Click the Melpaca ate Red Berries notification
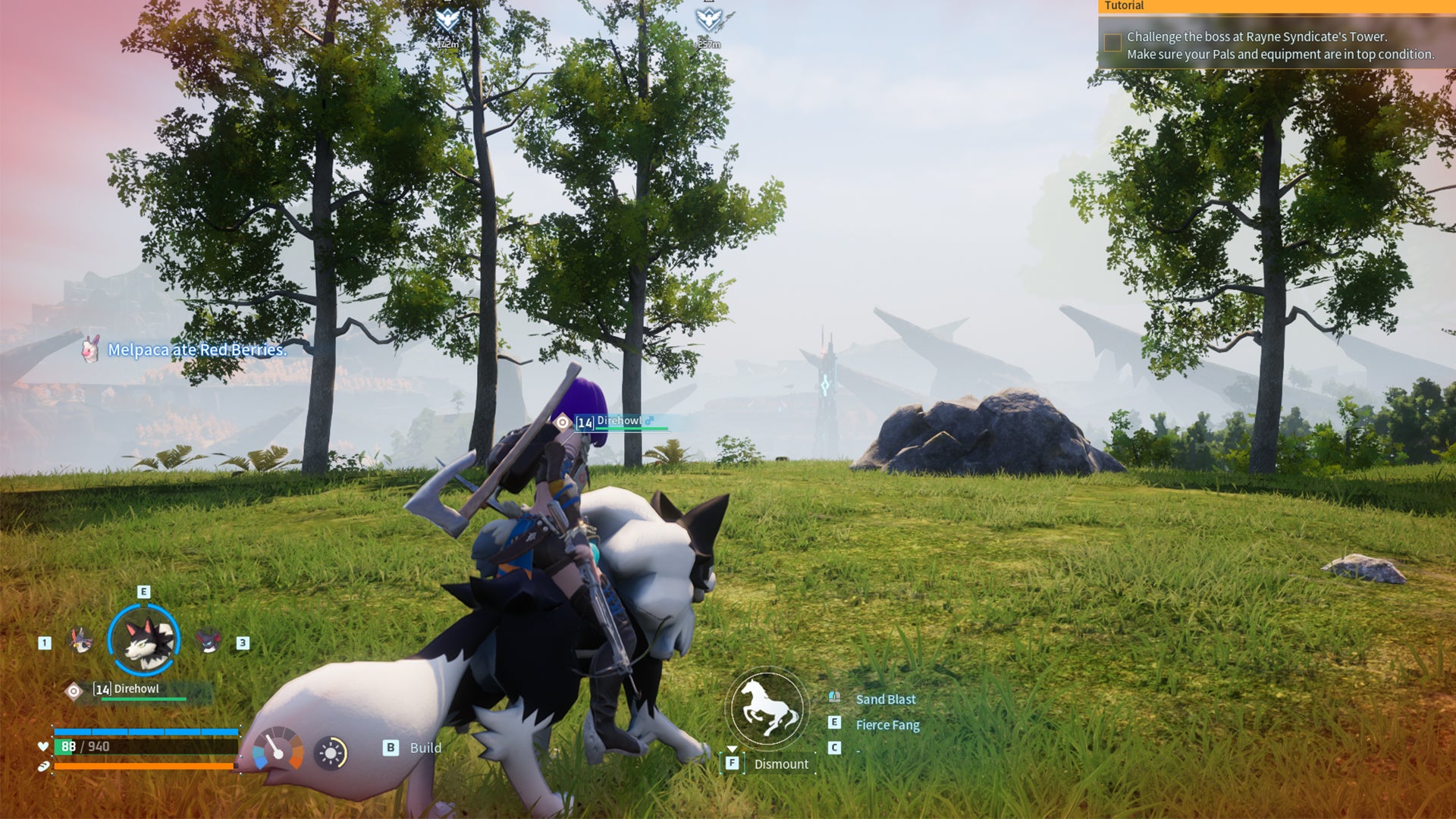This screenshot has width=1456, height=819. click(196, 350)
